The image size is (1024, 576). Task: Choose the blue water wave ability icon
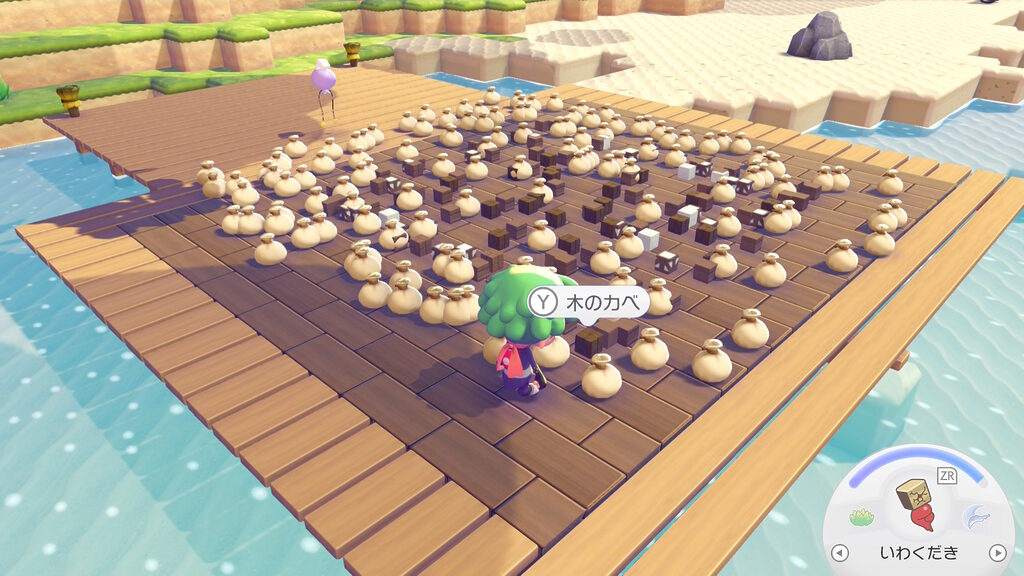pyautogui.click(x=975, y=517)
